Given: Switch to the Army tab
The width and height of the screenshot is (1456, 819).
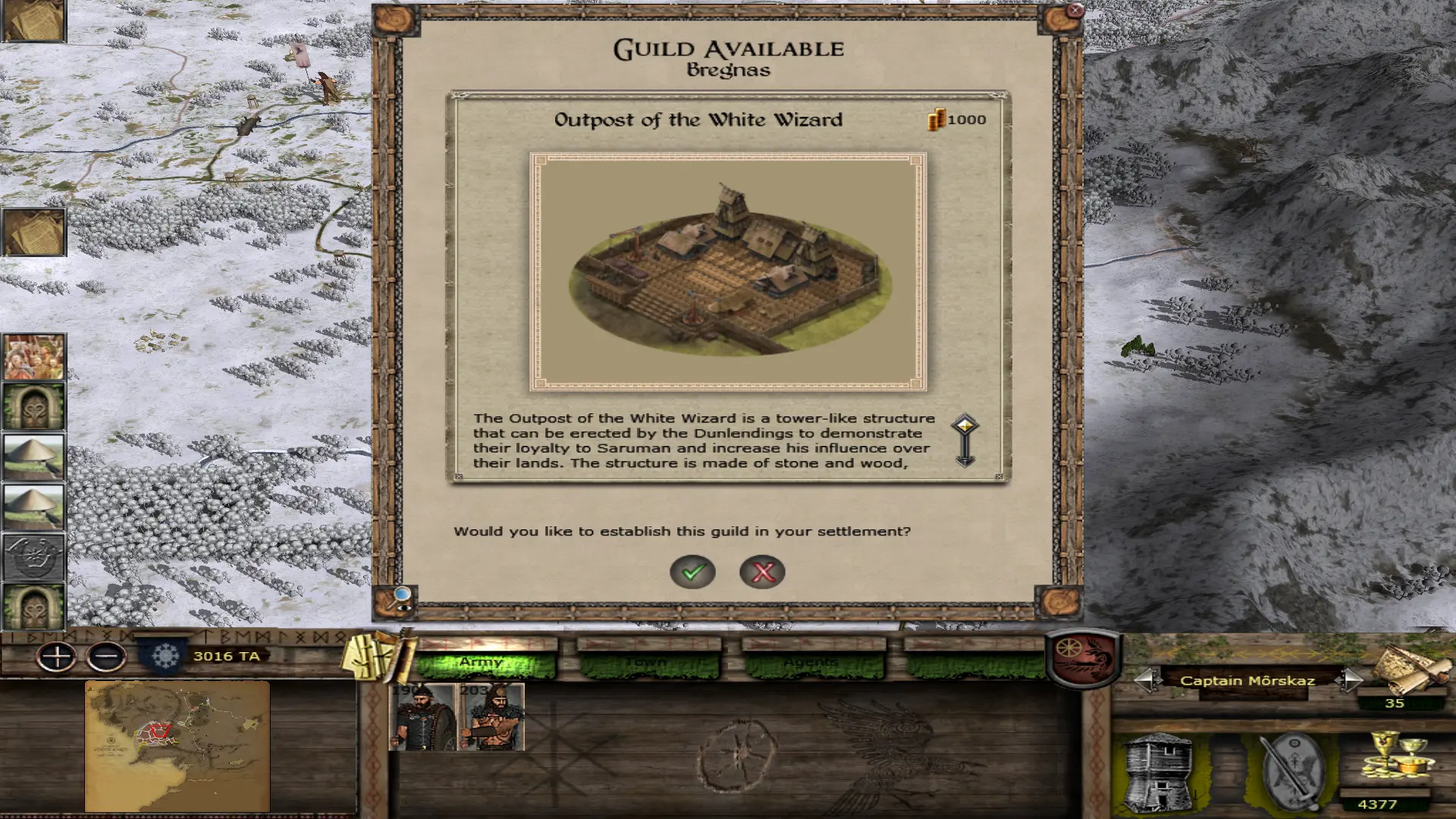Looking at the screenshot, I should 485,662.
